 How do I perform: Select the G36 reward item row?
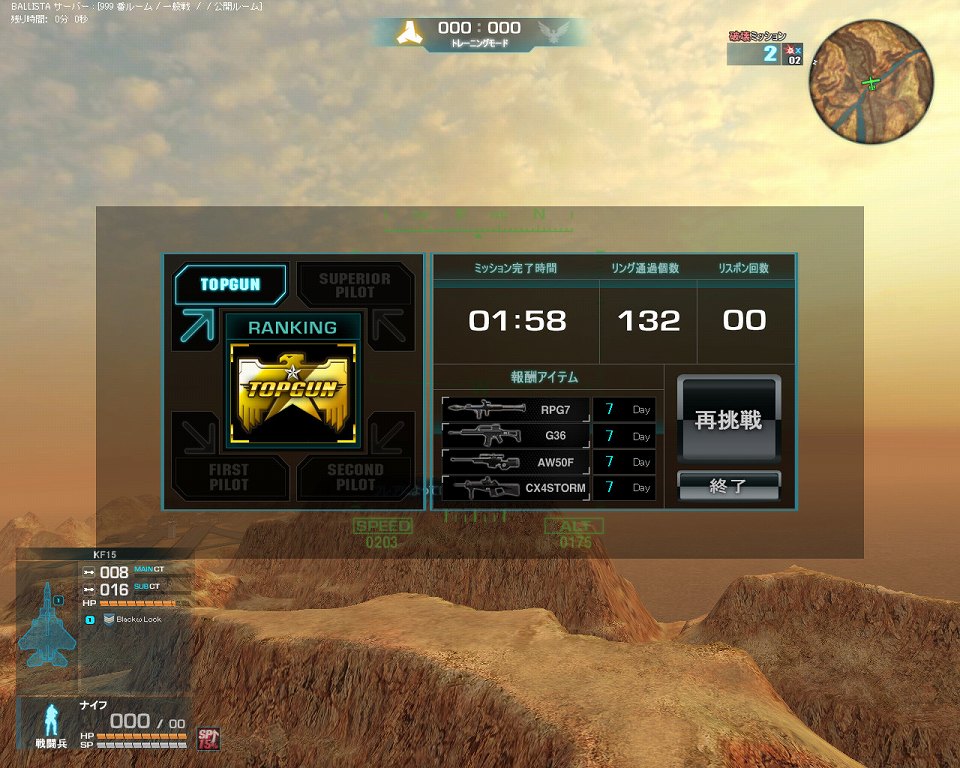[x=516, y=436]
